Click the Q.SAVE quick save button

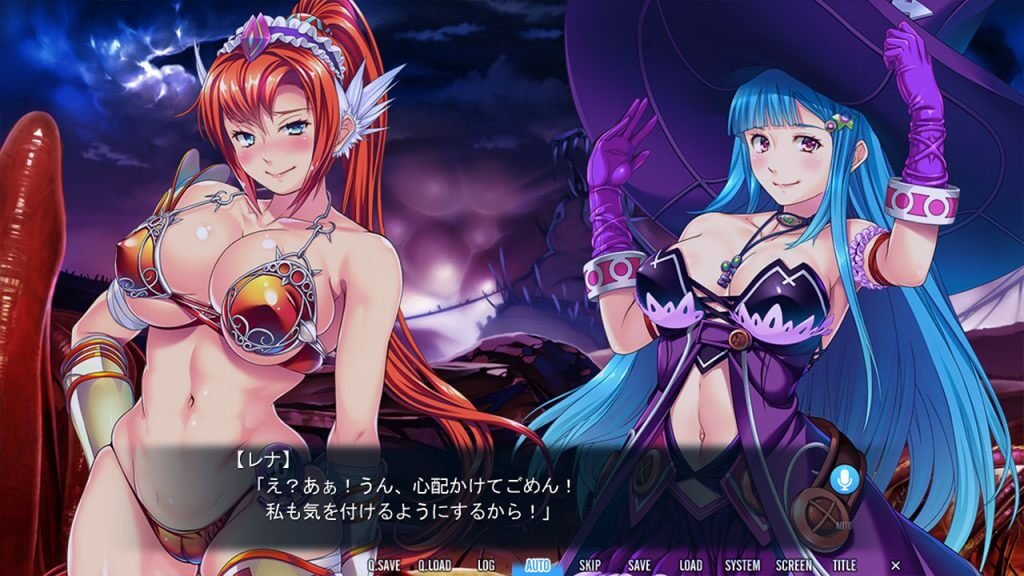pyautogui.click(x=385, y=565)
